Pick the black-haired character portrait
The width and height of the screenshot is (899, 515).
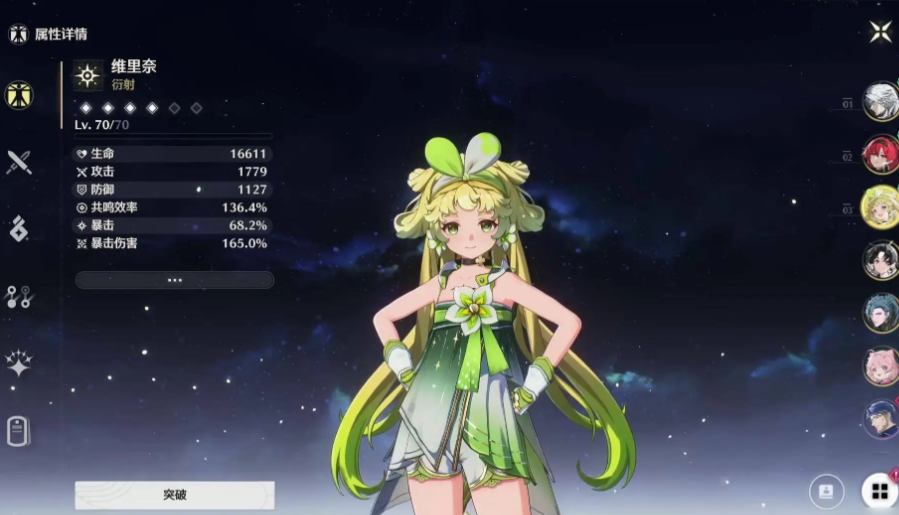pyautogui.click(x=881, y=260)
